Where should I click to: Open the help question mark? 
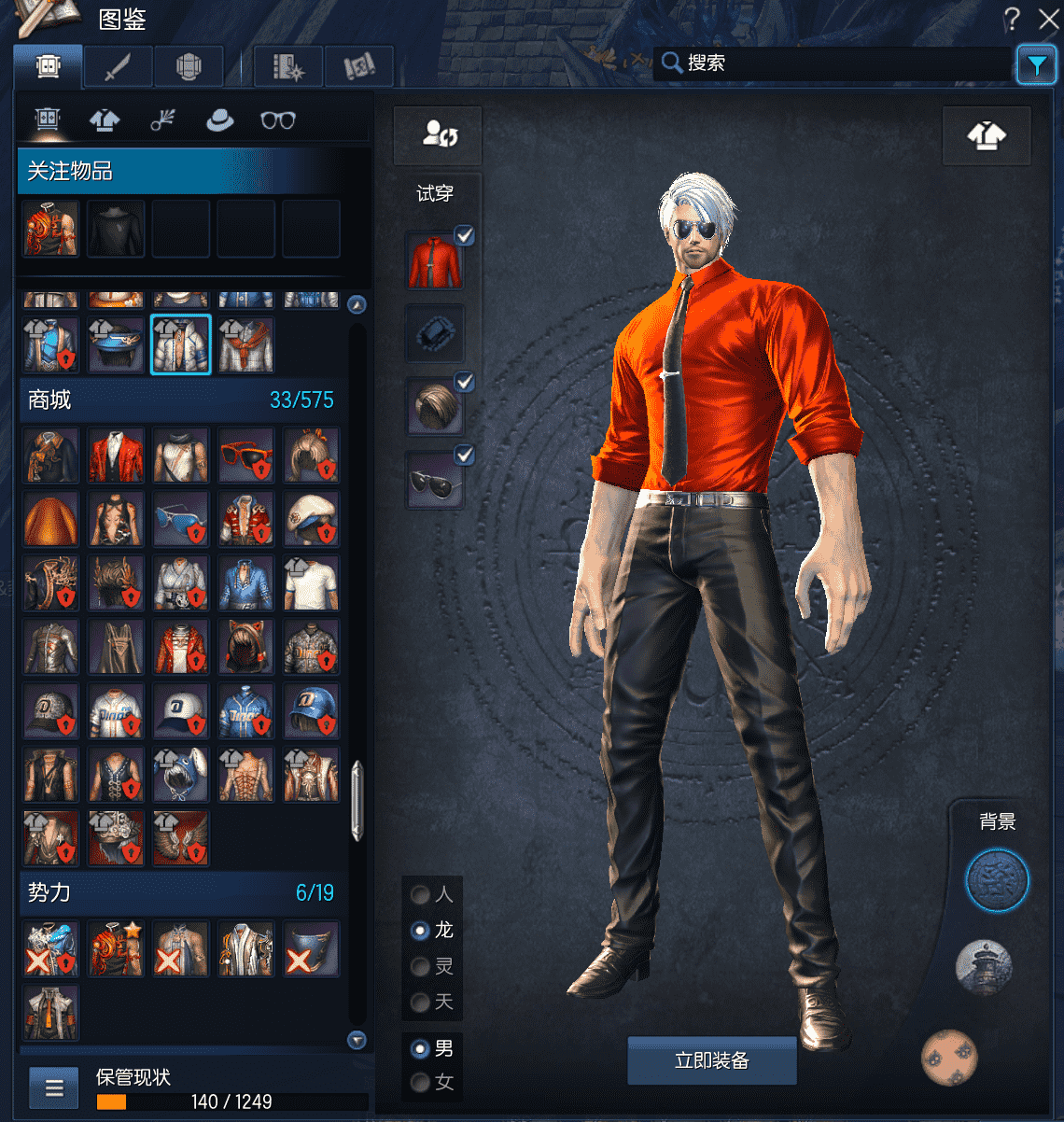point(1012,19)
